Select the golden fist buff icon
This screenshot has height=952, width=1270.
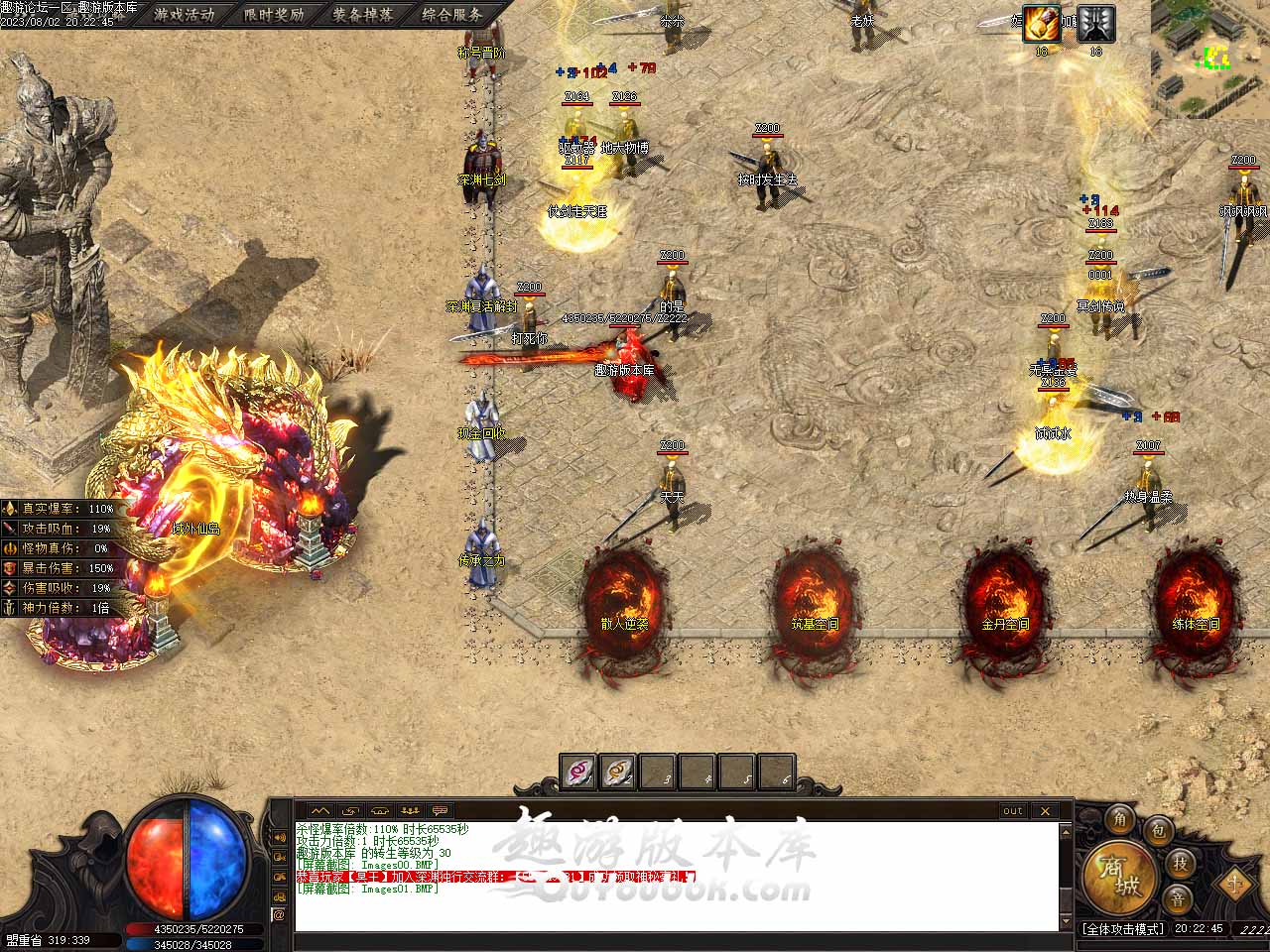[x=1042, y=24]
